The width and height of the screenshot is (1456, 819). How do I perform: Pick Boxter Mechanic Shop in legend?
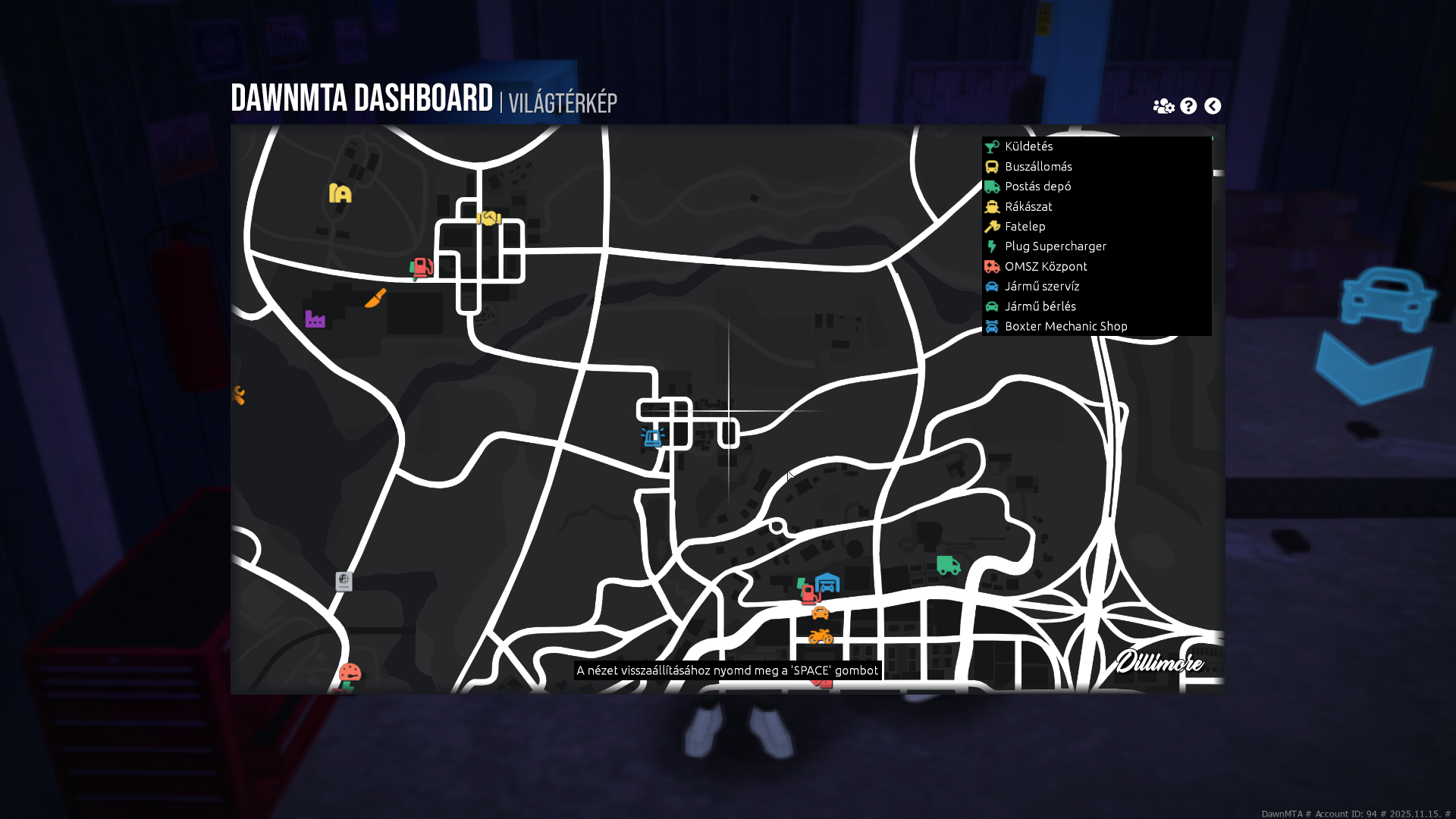tap(1065, 326)
